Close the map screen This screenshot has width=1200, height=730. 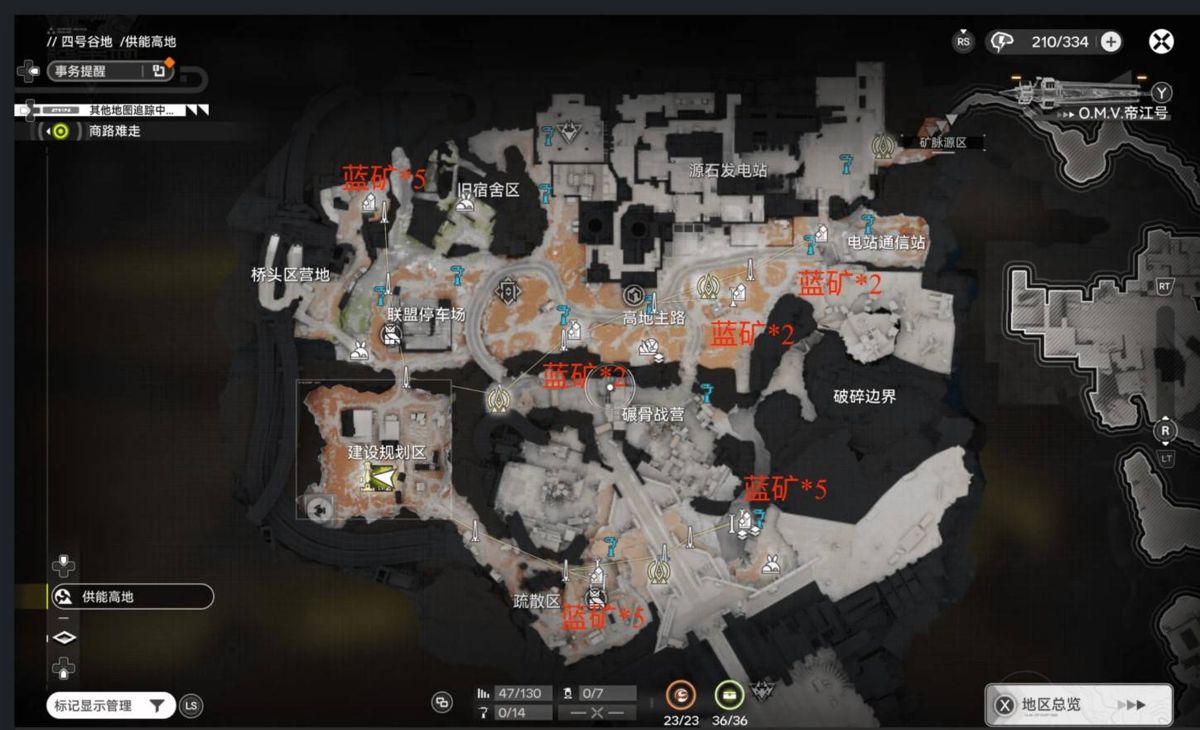1161,42
